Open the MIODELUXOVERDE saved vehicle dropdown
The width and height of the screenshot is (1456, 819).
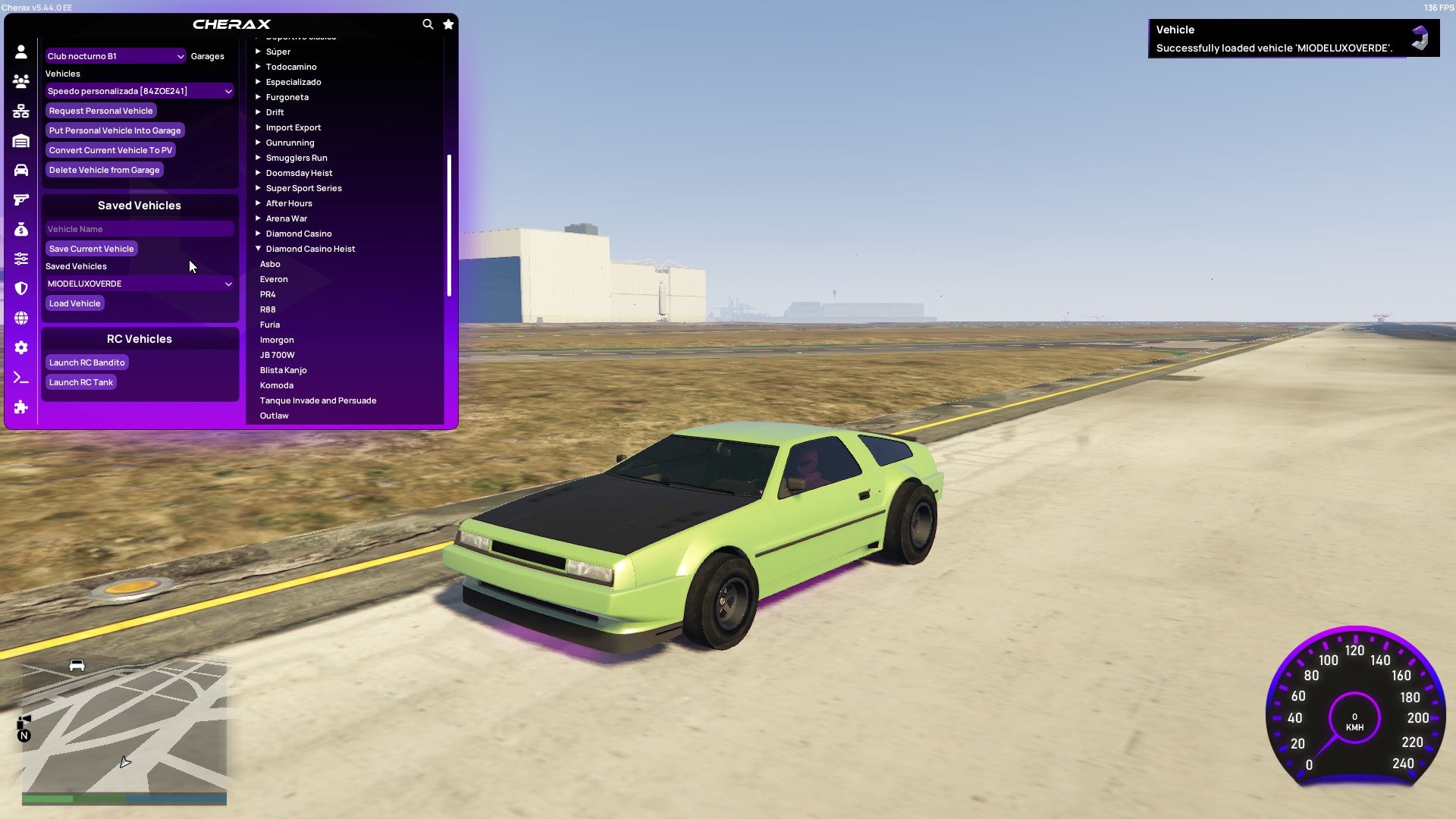click(x=140, y=283)
